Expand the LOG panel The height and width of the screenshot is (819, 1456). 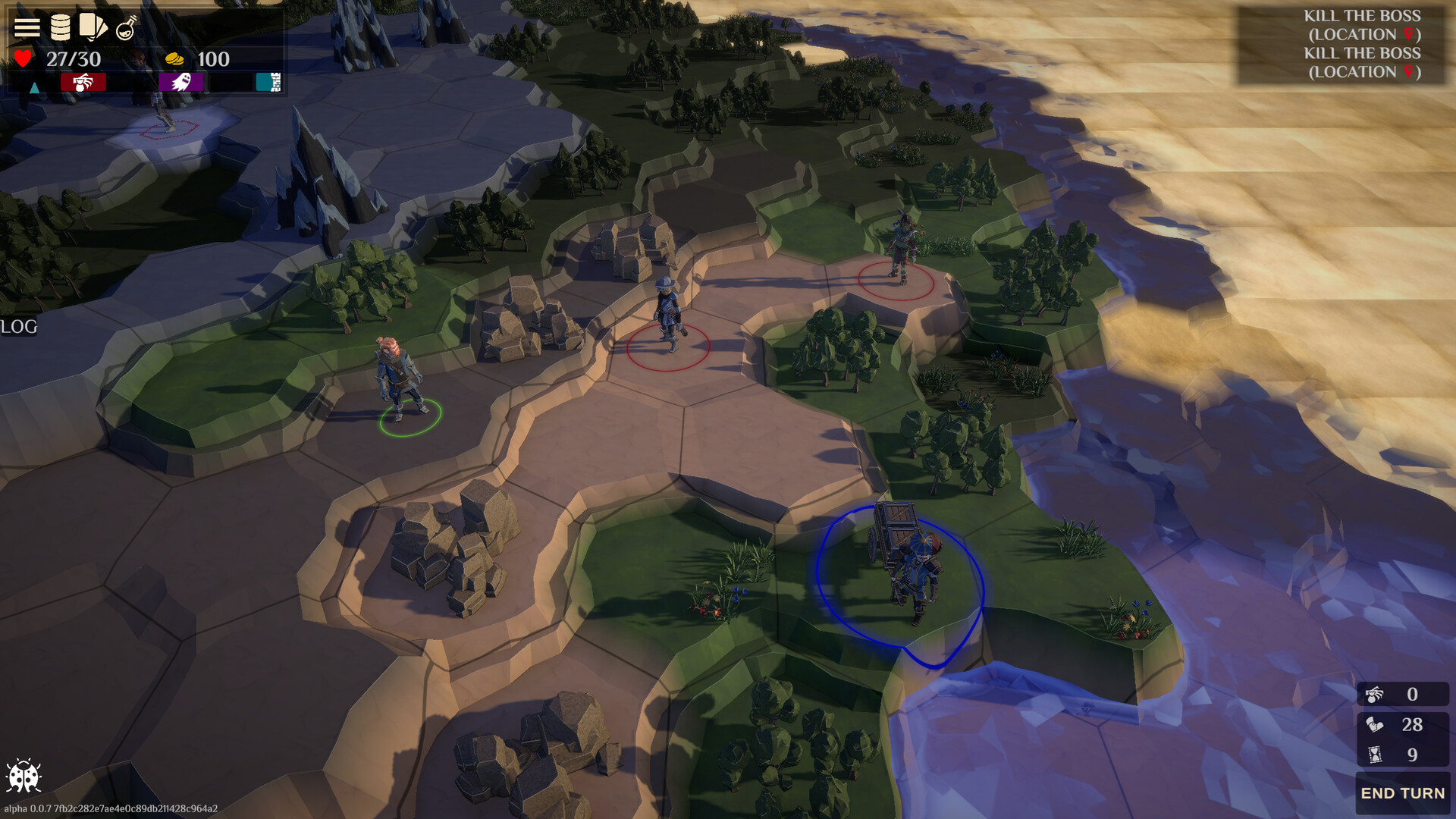click(19, 328)
